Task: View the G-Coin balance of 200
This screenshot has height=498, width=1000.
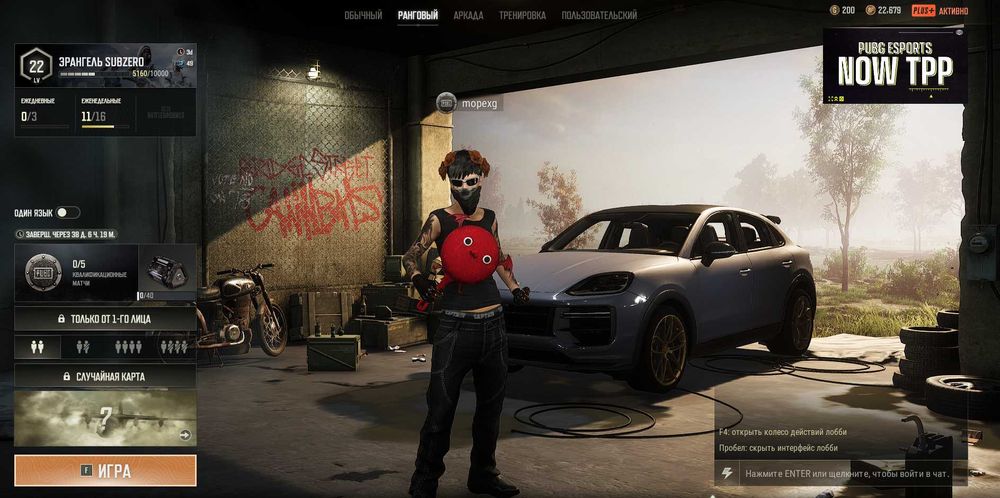Action: pyautogui.click(x=842, y=10)
